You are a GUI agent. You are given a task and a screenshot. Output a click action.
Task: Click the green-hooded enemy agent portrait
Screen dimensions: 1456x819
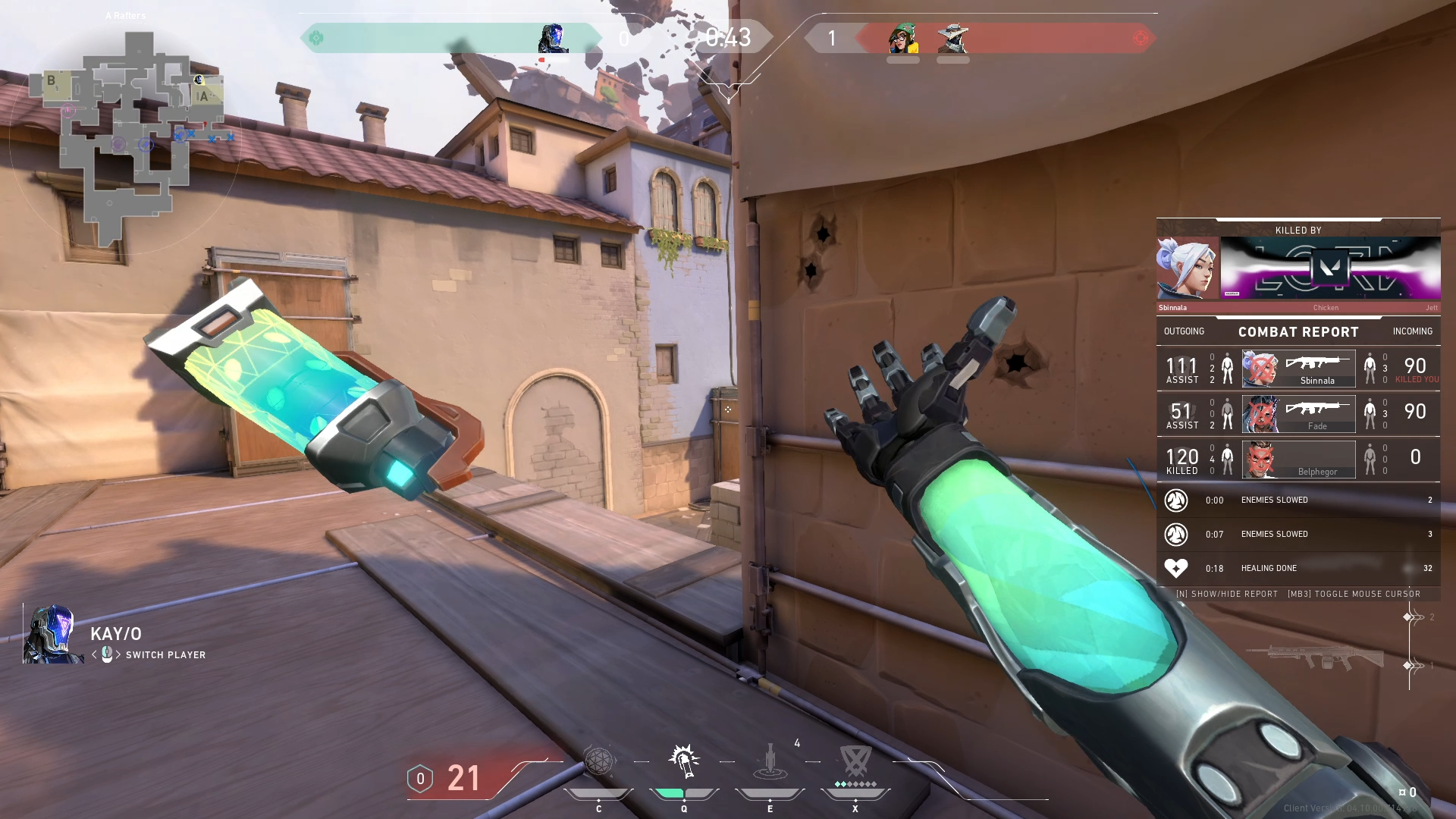[x=902, y=38]
